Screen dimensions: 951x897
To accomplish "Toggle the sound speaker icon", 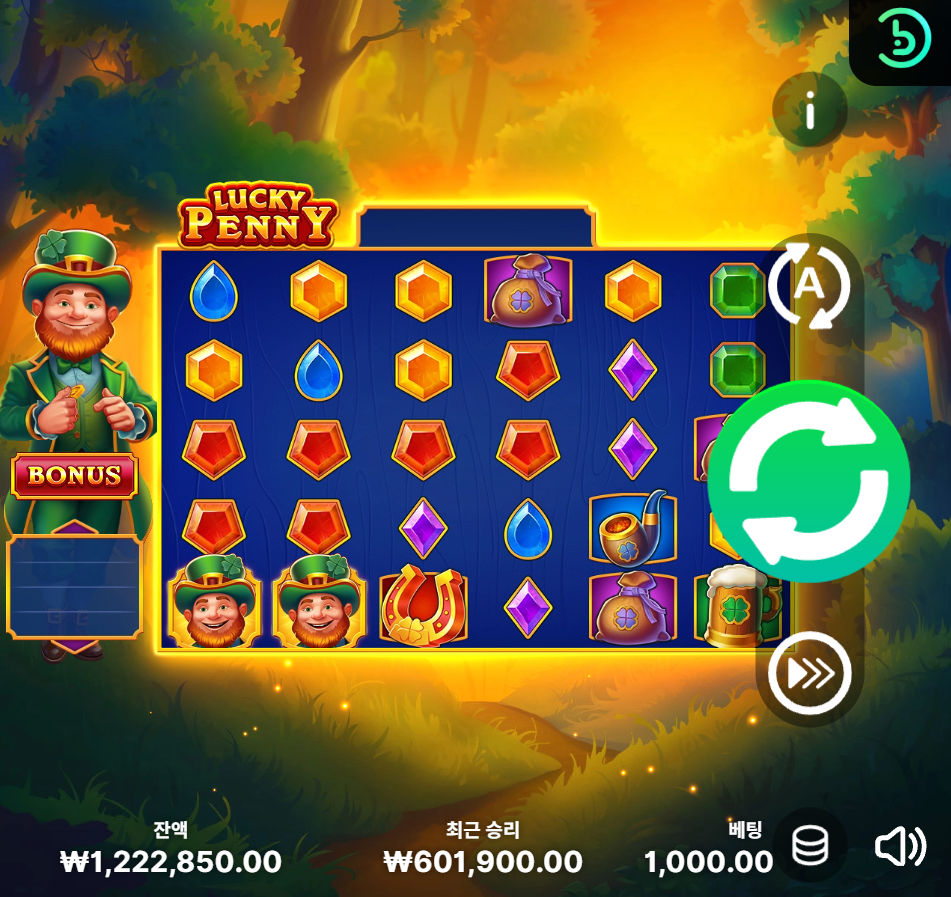I will pyautogui.click(x=899, y=847).
